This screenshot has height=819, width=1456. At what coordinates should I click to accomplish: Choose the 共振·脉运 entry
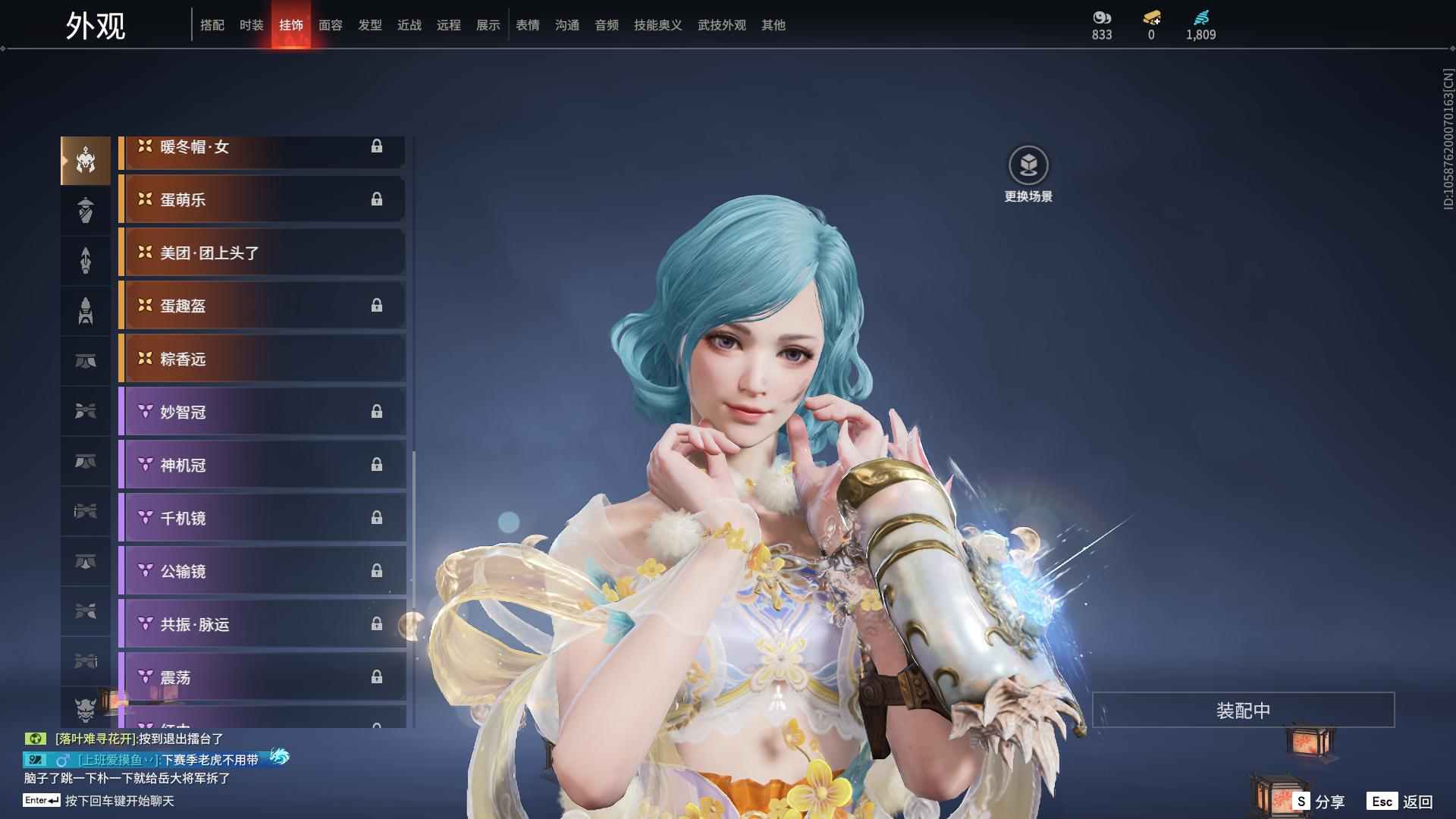coord(262,624)
